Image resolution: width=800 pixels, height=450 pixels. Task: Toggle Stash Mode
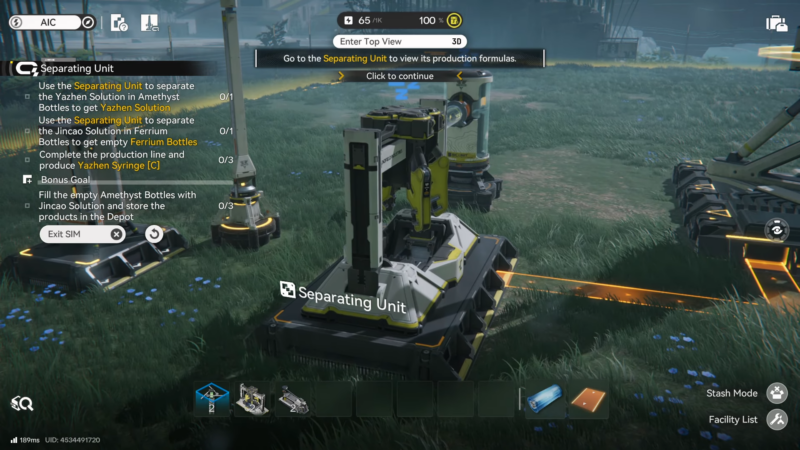[x=777, y=393]
